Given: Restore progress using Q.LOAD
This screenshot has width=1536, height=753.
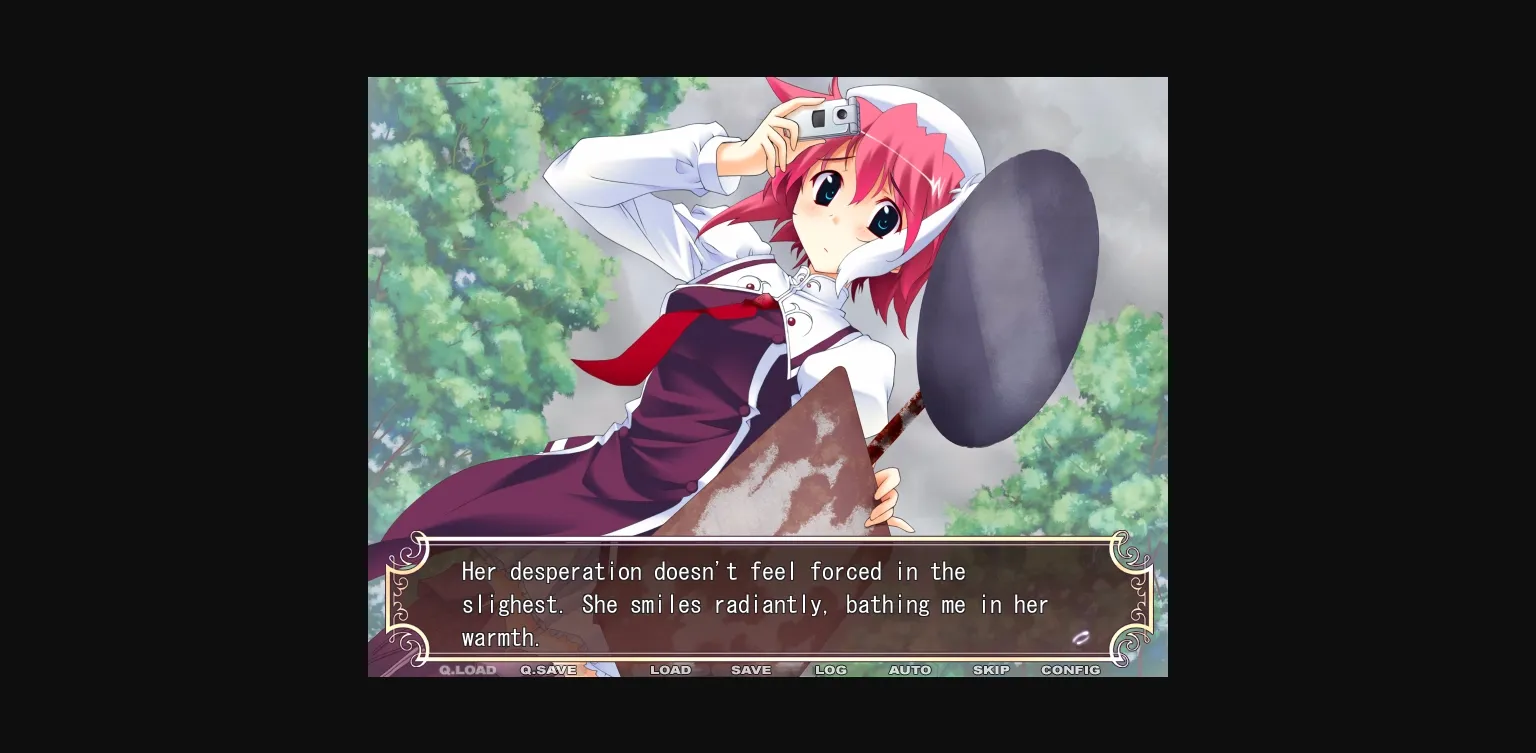Looking at the screenshot, I should 466,670.
